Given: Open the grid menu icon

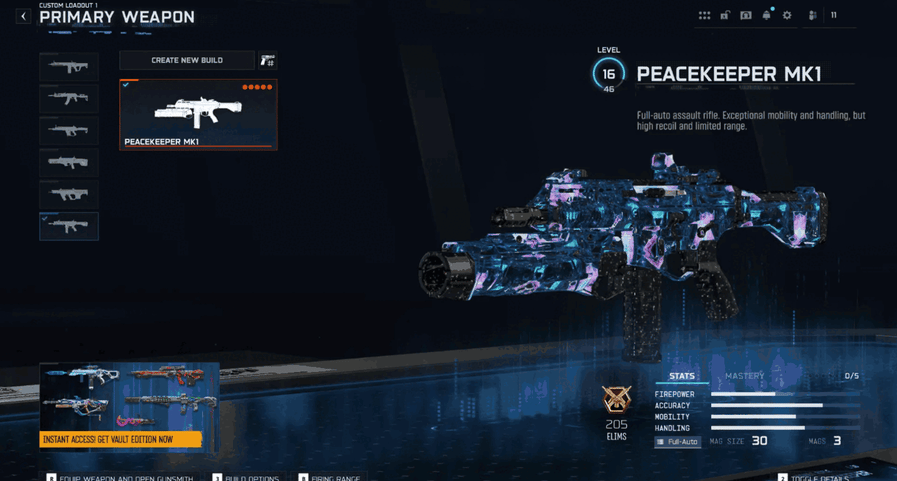Looking at the screenshot, I should pos(704,16).
